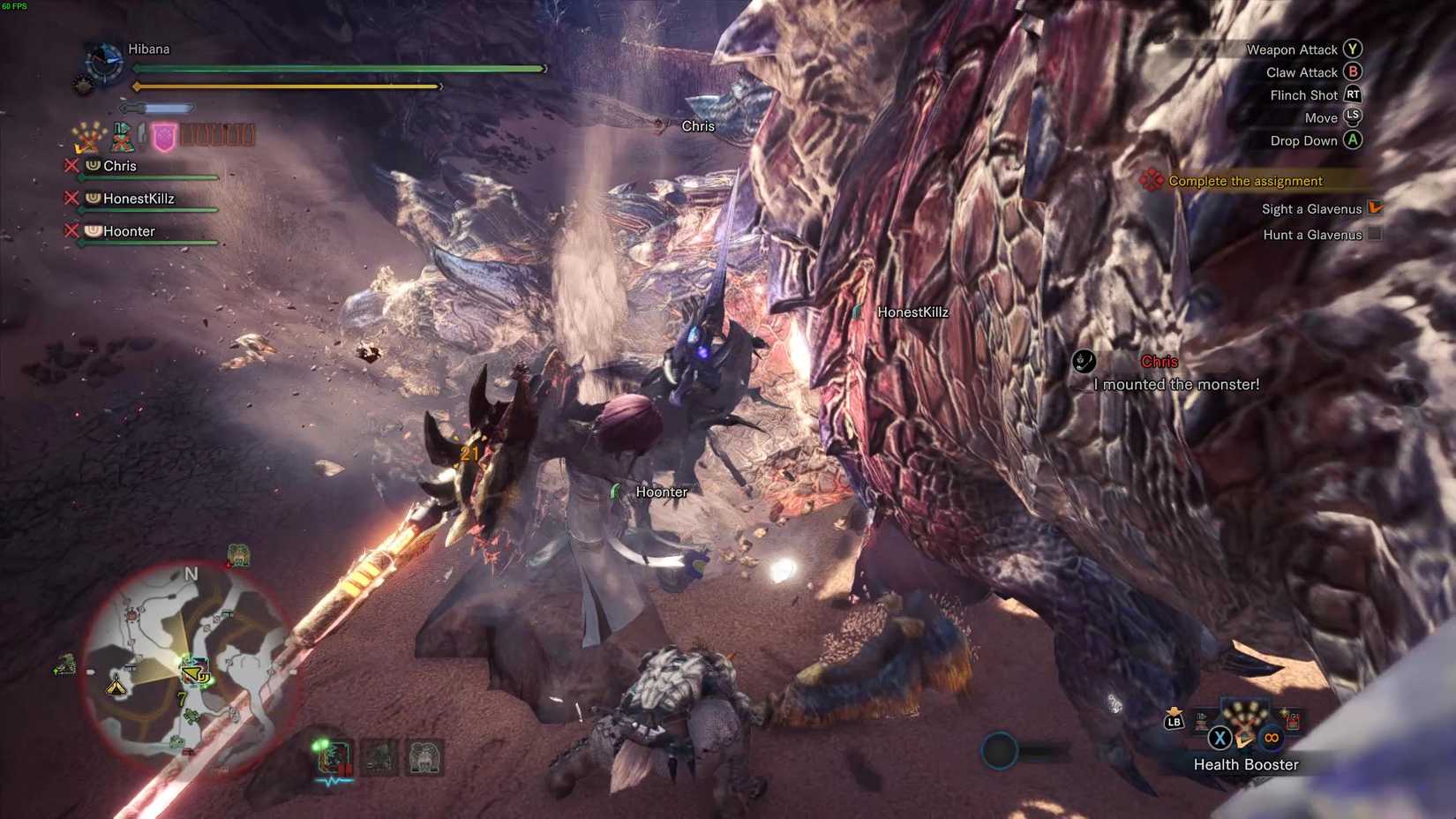Viewport: 1456px width, 819px height.
Task: Click the chat message I mounted the monster
Action: [1176, 384]
